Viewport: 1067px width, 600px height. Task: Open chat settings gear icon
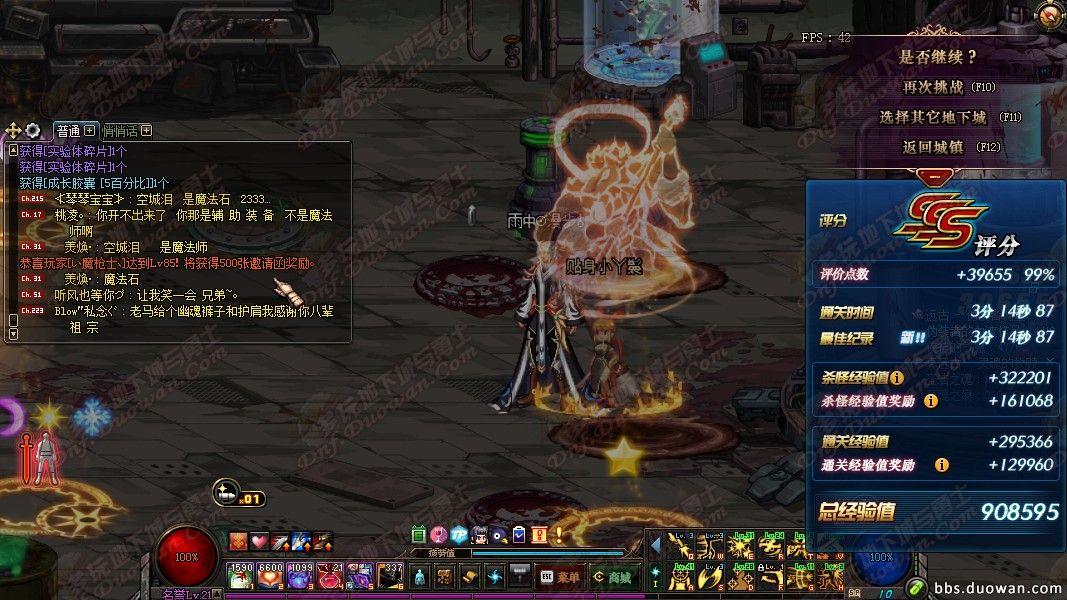tap(33, 131)
